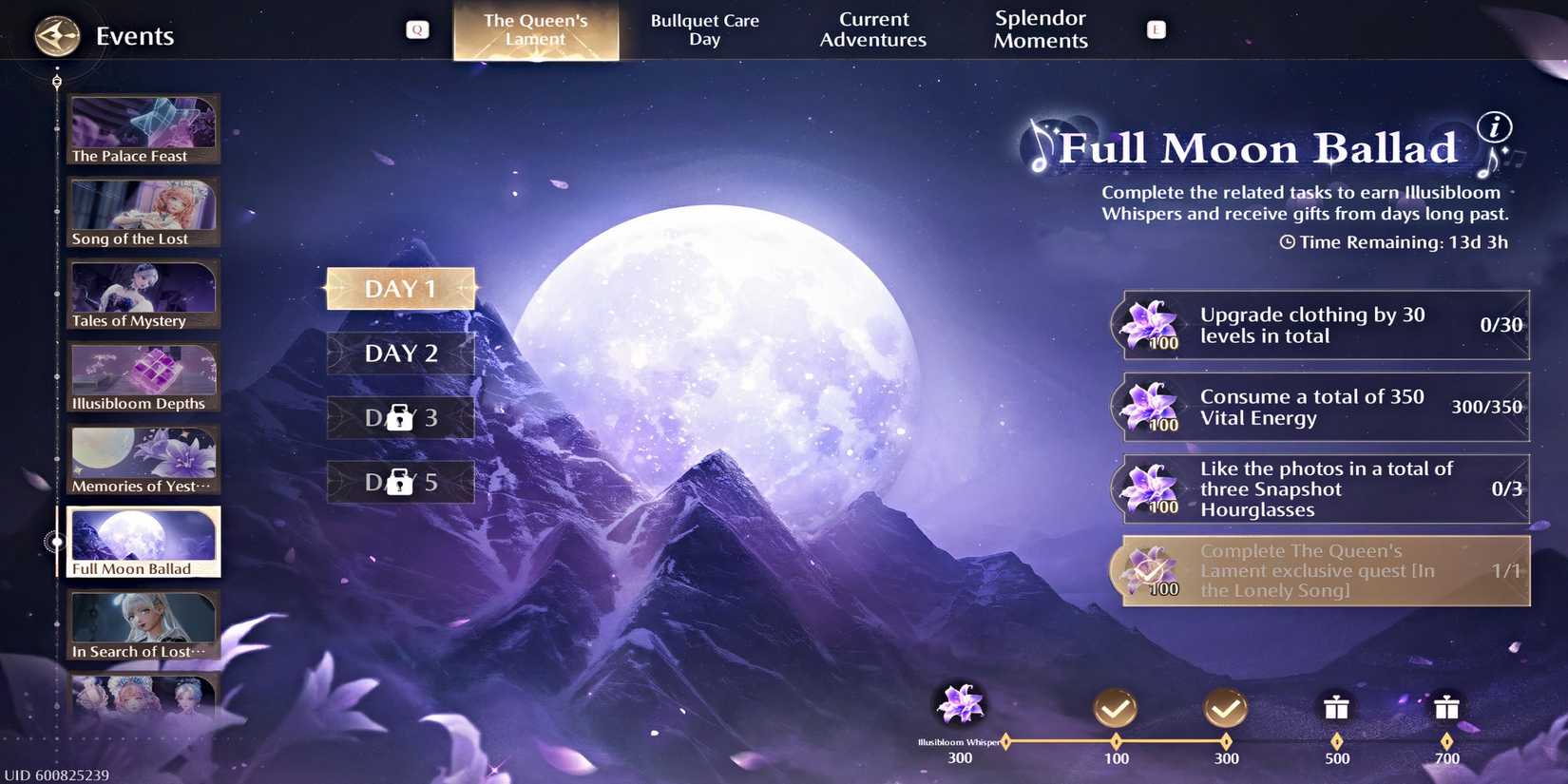Open the locked DAY 5 tab
The height and width of the screenshot is (784, 1568).
point(400,481)
